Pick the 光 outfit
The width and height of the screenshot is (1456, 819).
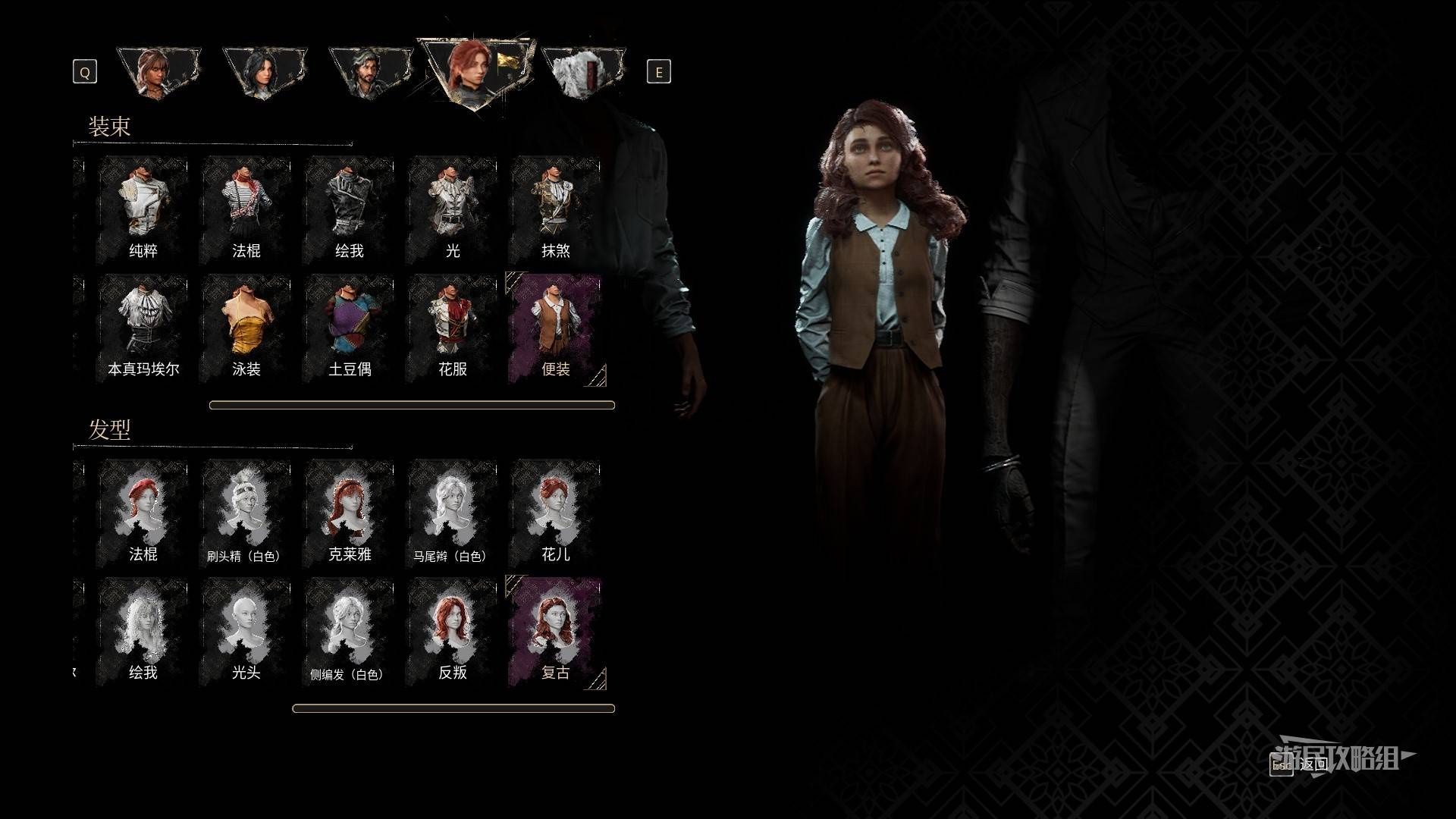(452, 210)
